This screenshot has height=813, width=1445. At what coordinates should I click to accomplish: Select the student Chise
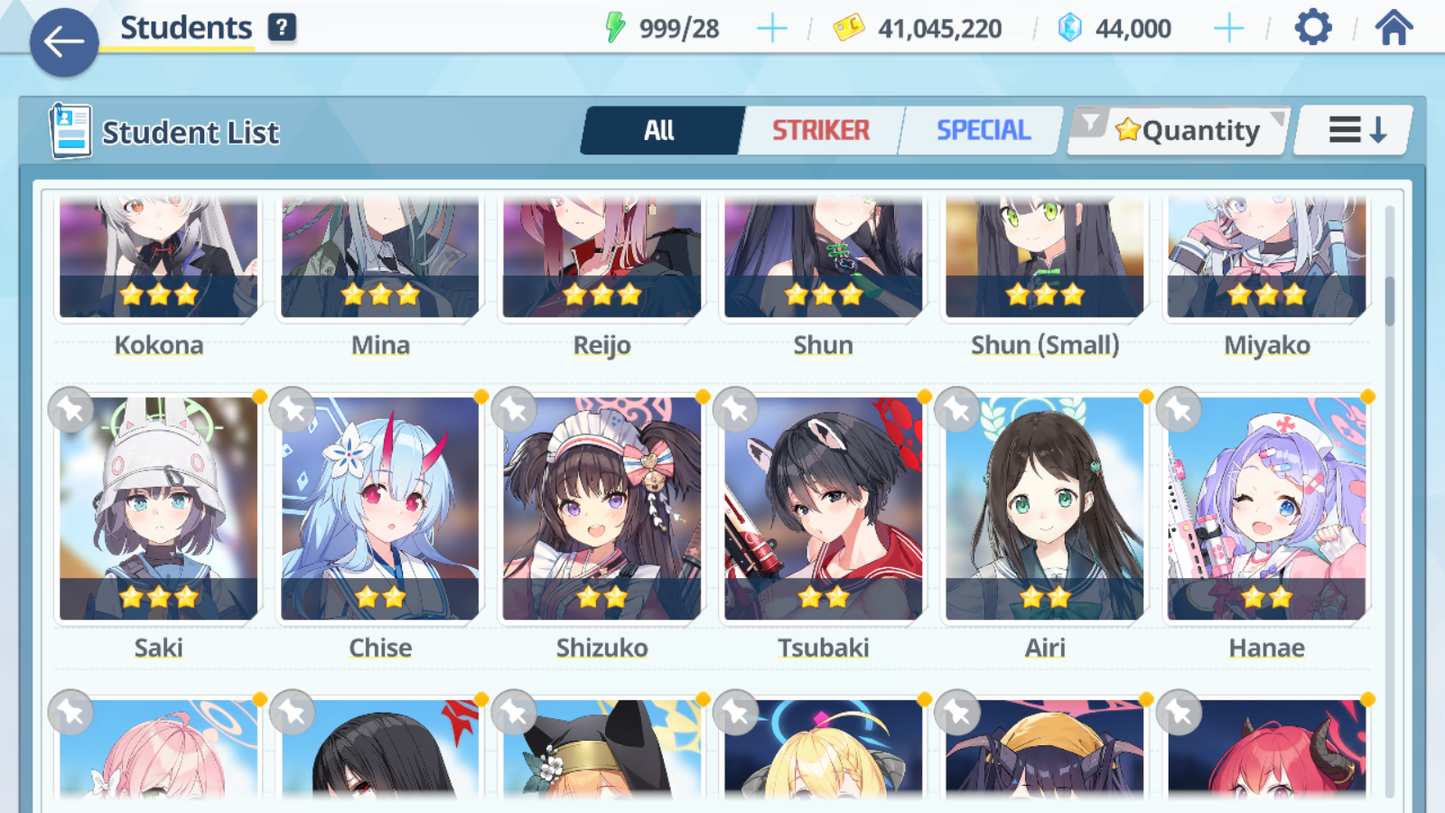[x=380, y=508]
